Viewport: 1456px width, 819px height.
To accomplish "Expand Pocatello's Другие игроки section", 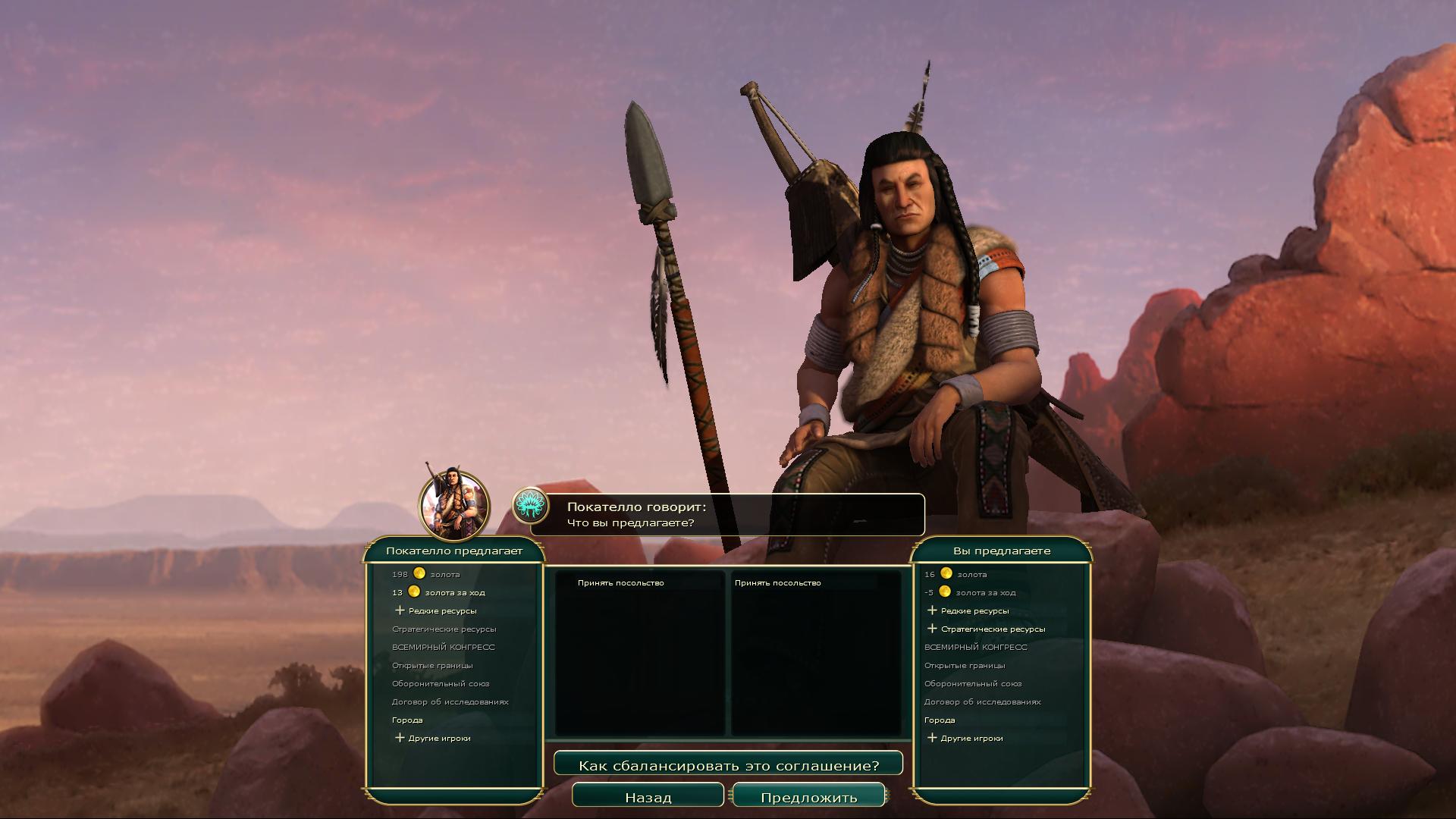I will (433, 738).
